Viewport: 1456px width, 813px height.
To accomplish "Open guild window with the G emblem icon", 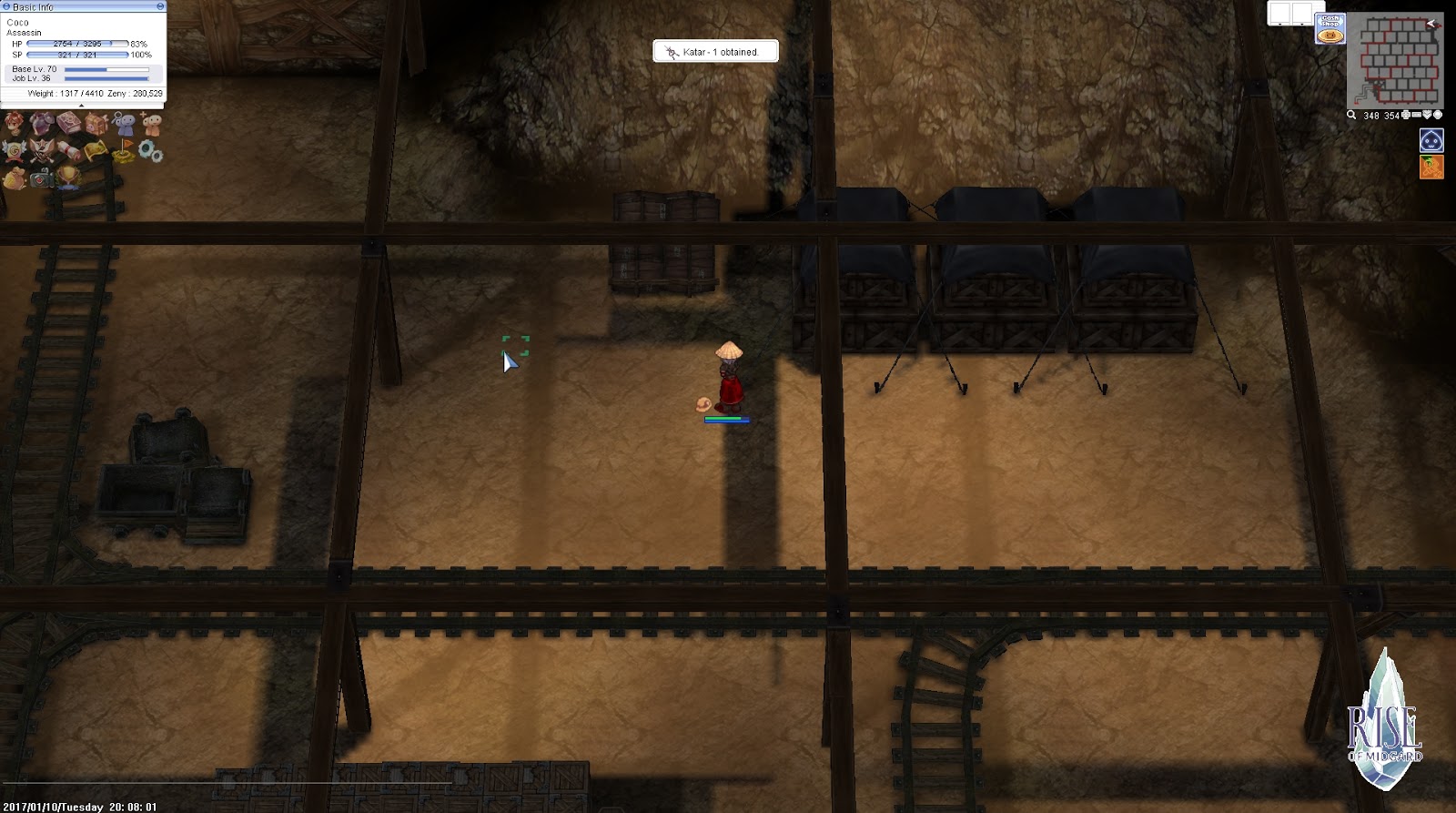I will click(x=14, y=150).
